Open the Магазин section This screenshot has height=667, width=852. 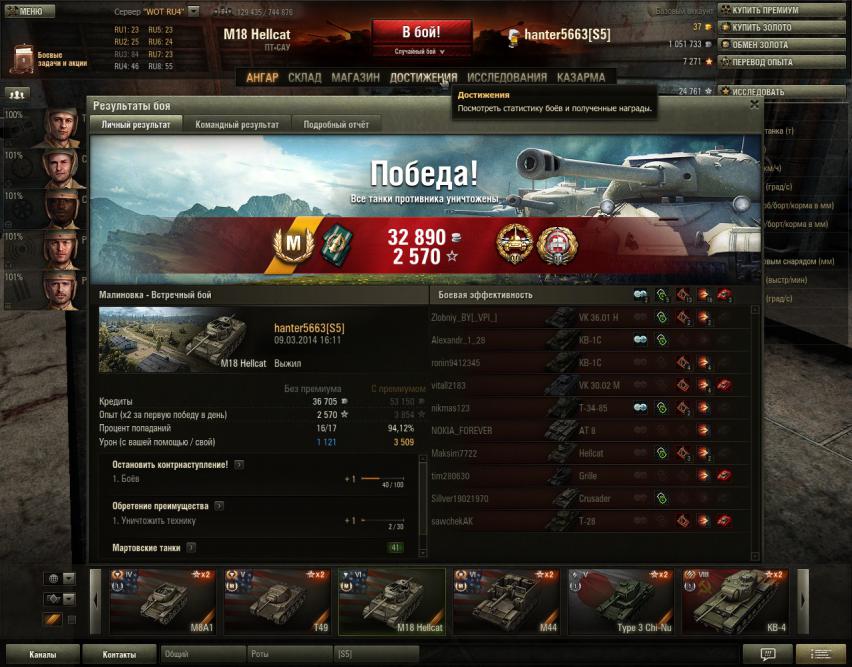coord(355,77)
